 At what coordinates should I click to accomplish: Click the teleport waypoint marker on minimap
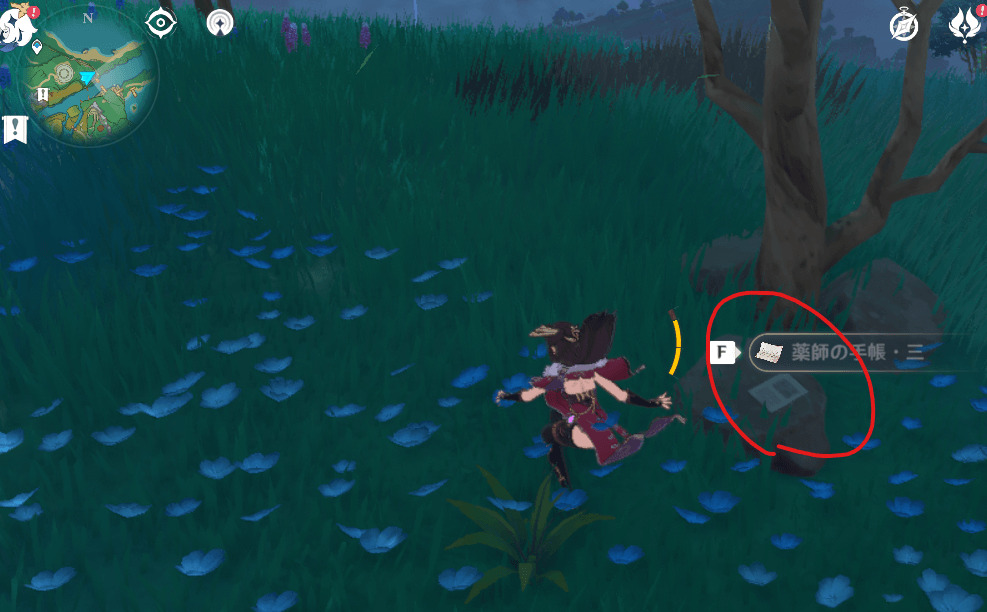(37, 46)
